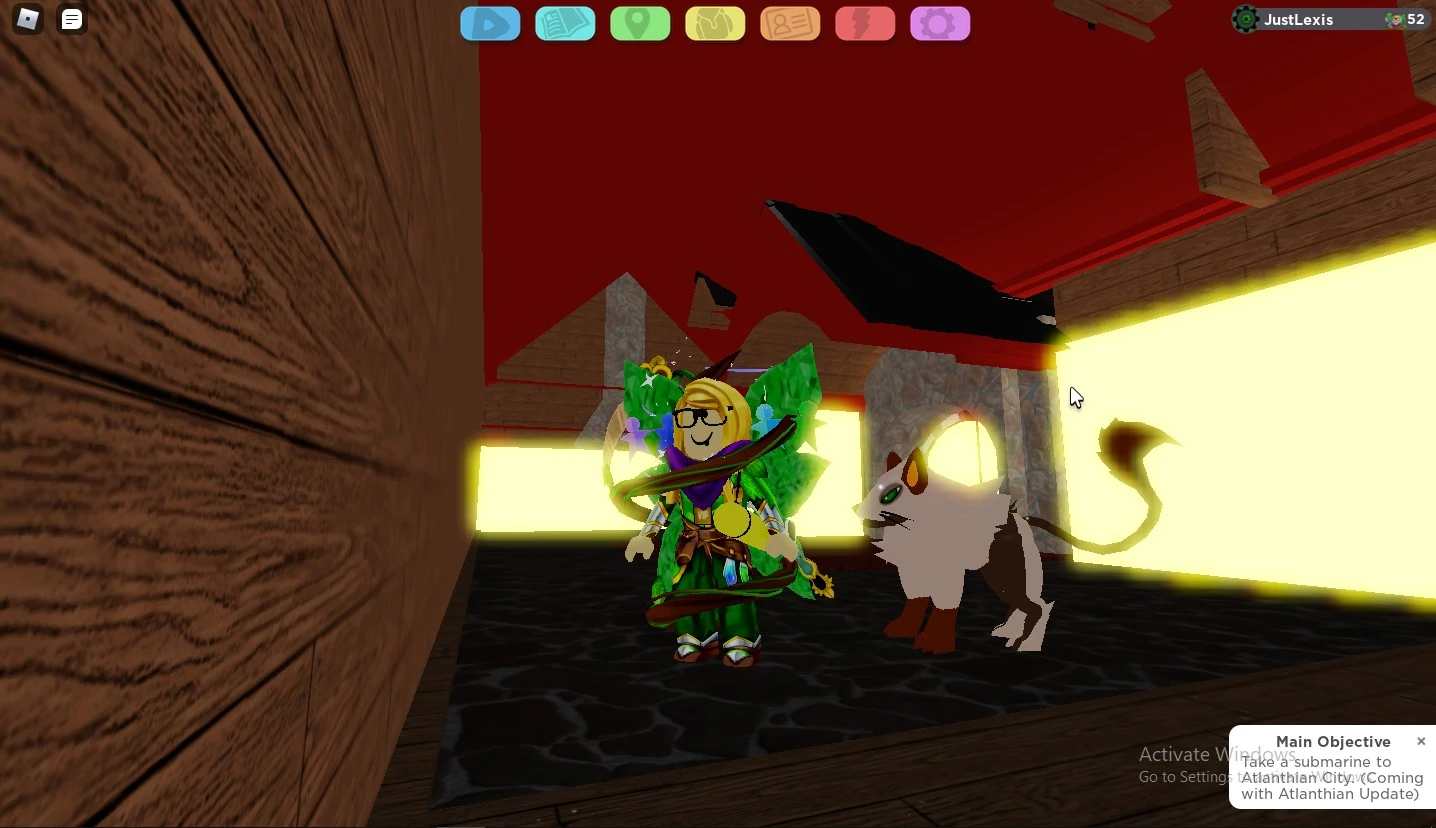Dismiss the Main Objective popup with the X
The width and height of the screenshot is (1436, 828).
click(x=1421, y=741)
